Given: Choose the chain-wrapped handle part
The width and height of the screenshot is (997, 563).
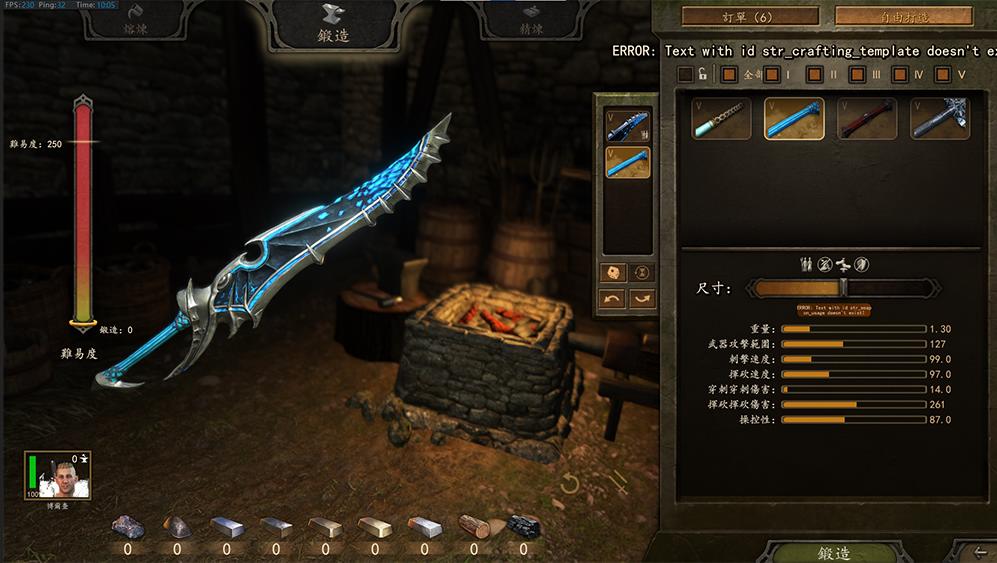Looking at the screenshot, I should (x=721, y=118).
